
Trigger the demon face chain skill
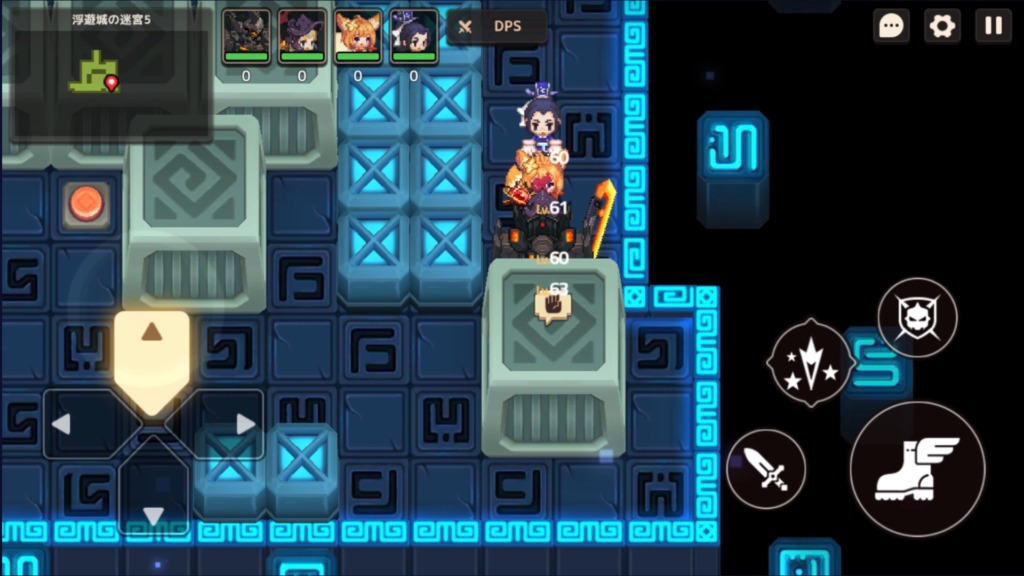917,318
